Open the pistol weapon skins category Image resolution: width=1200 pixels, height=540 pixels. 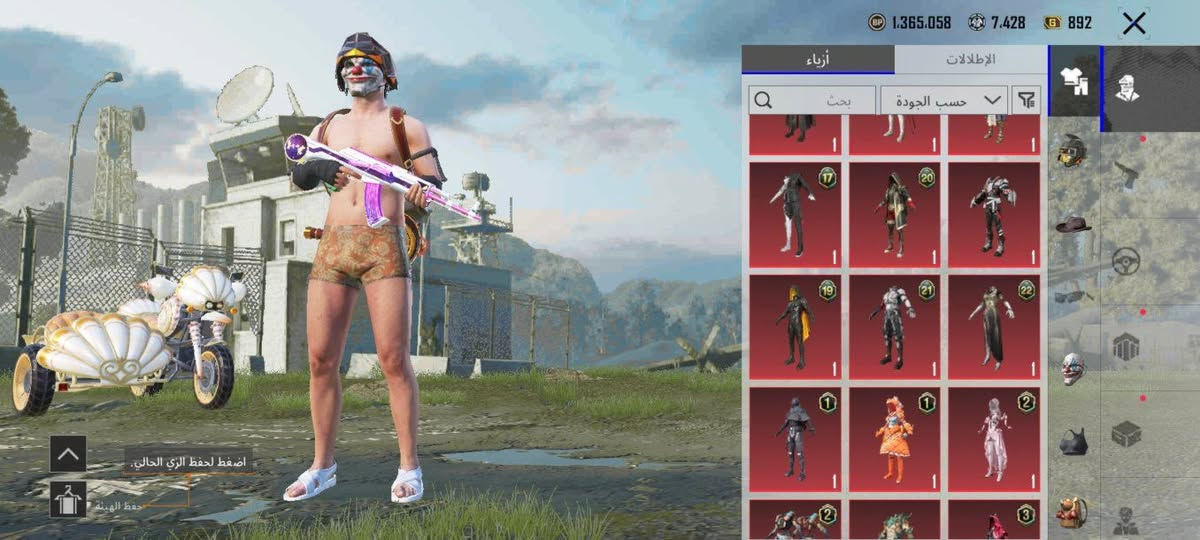1127,174
